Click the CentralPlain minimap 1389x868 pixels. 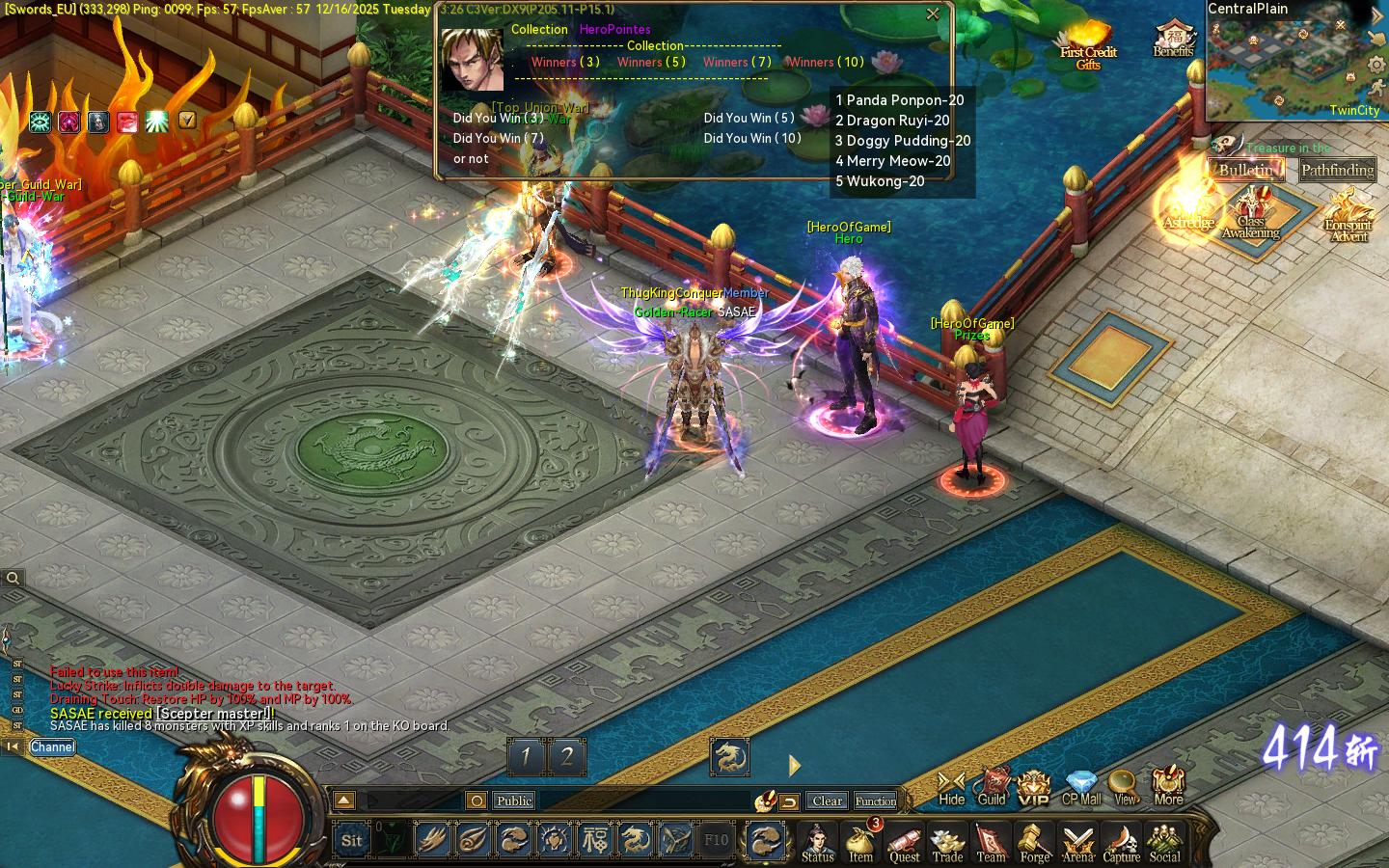[x=1283, y=68]
